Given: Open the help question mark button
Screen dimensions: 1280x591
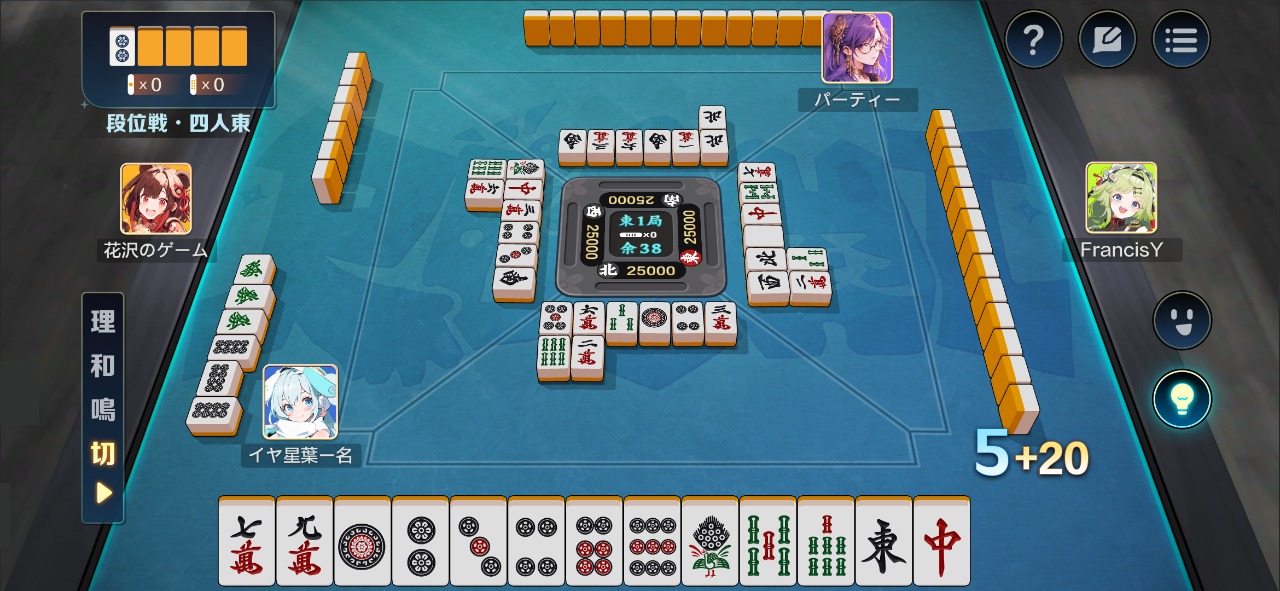Looking at the screenshot, I should click(x=1034, y=40).
